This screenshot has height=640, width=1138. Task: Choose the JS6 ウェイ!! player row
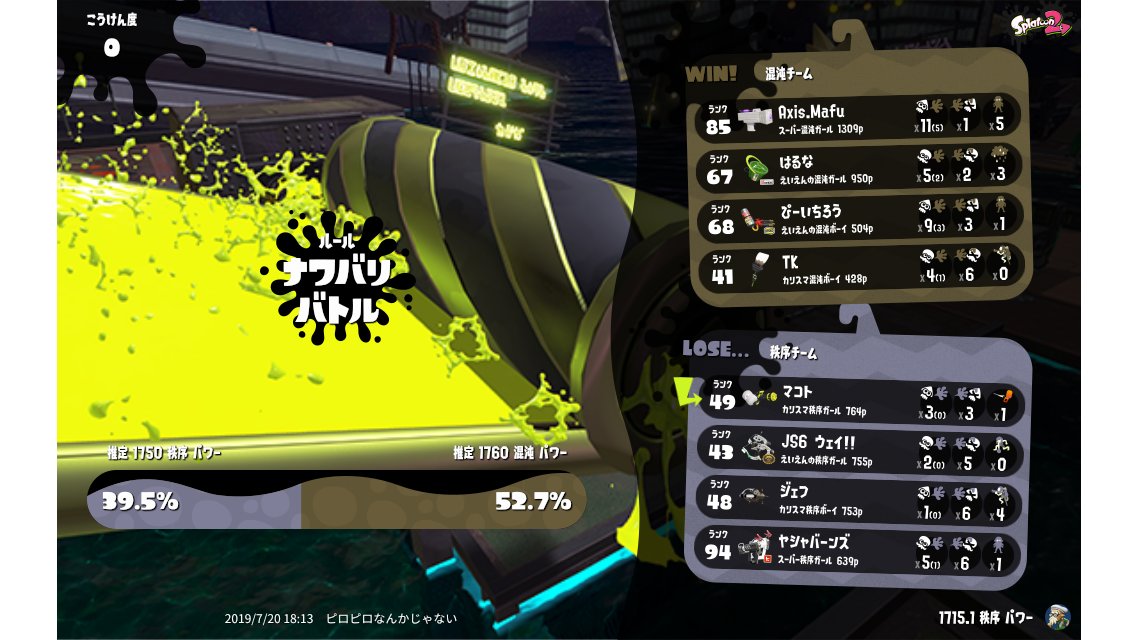tap(860, 450)
